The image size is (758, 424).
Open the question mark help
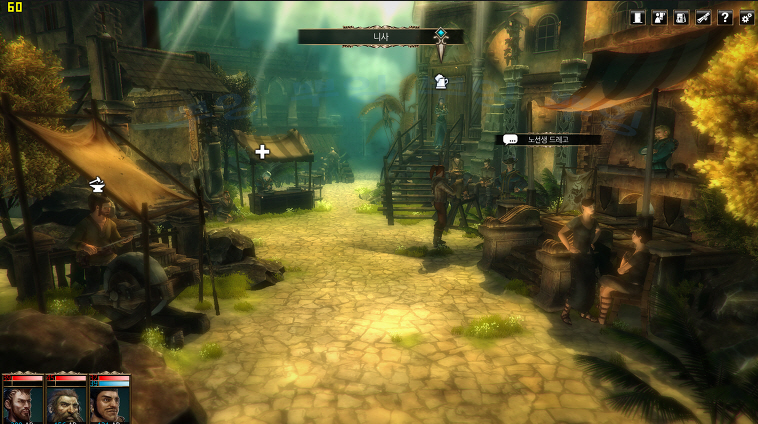725,17
